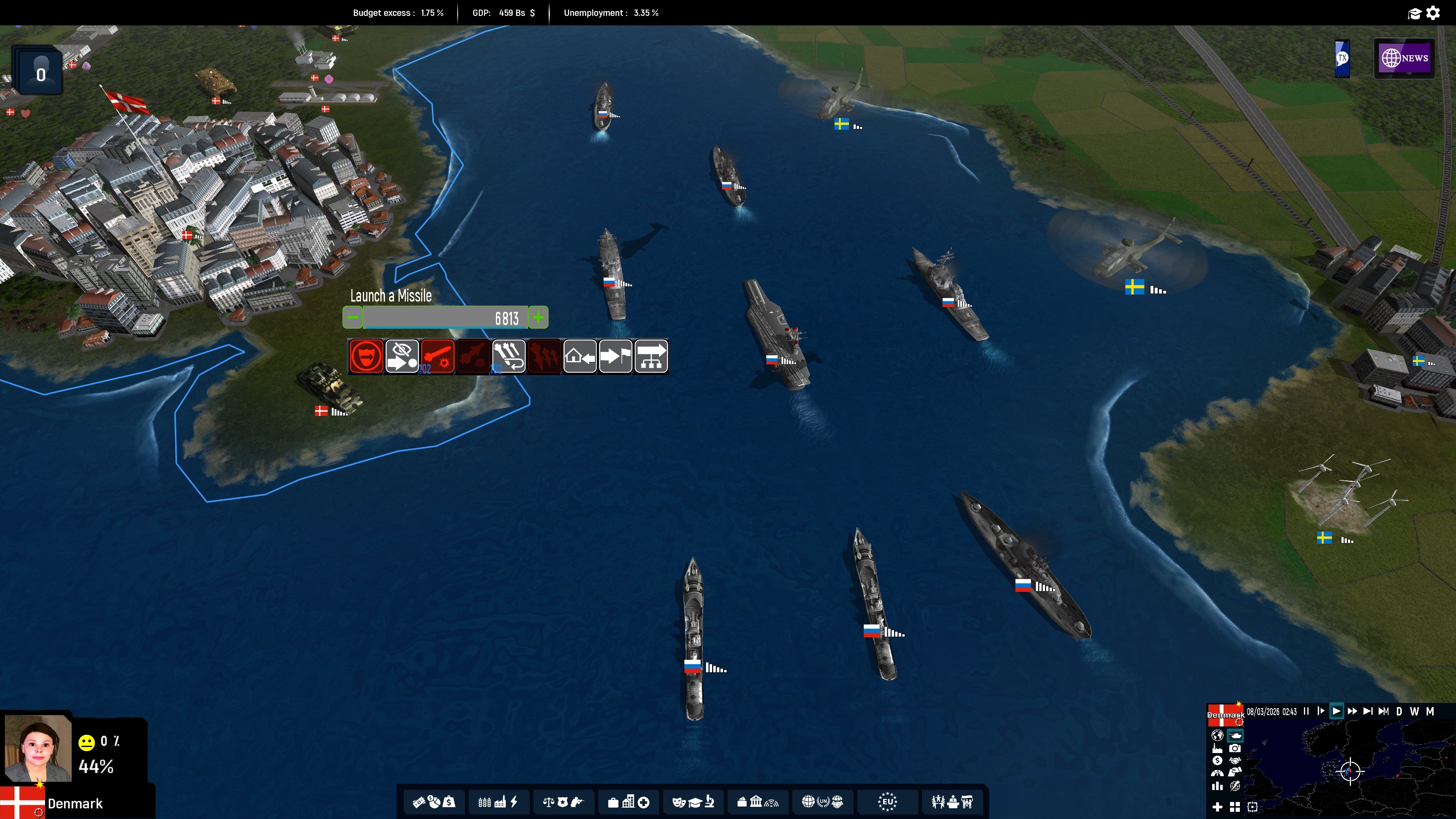Open the justice and defense menu icon
This screenshot has height=819, width=1456.
[563, 802]
